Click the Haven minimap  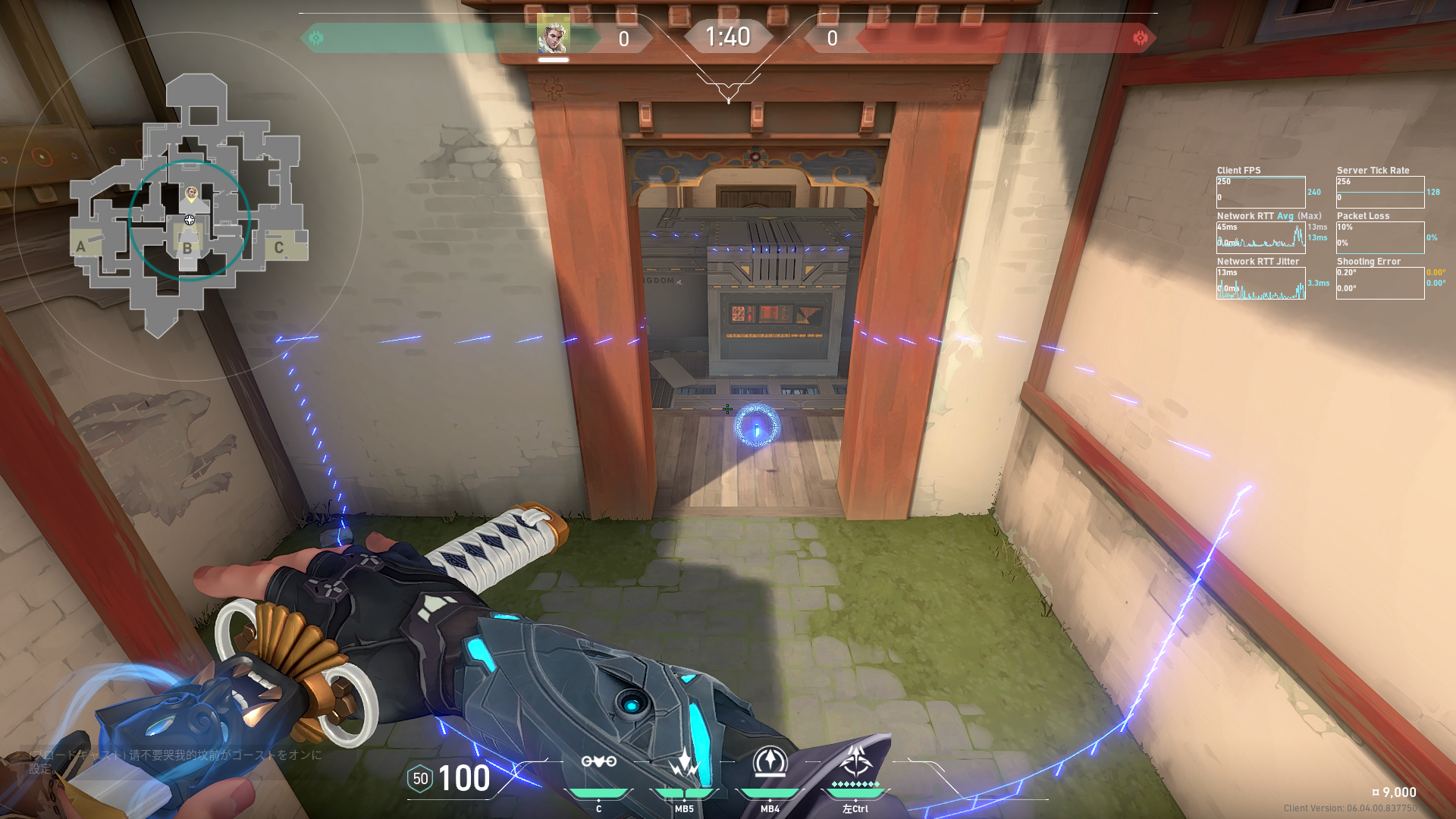pyautogui.click(x=189, y=206)
